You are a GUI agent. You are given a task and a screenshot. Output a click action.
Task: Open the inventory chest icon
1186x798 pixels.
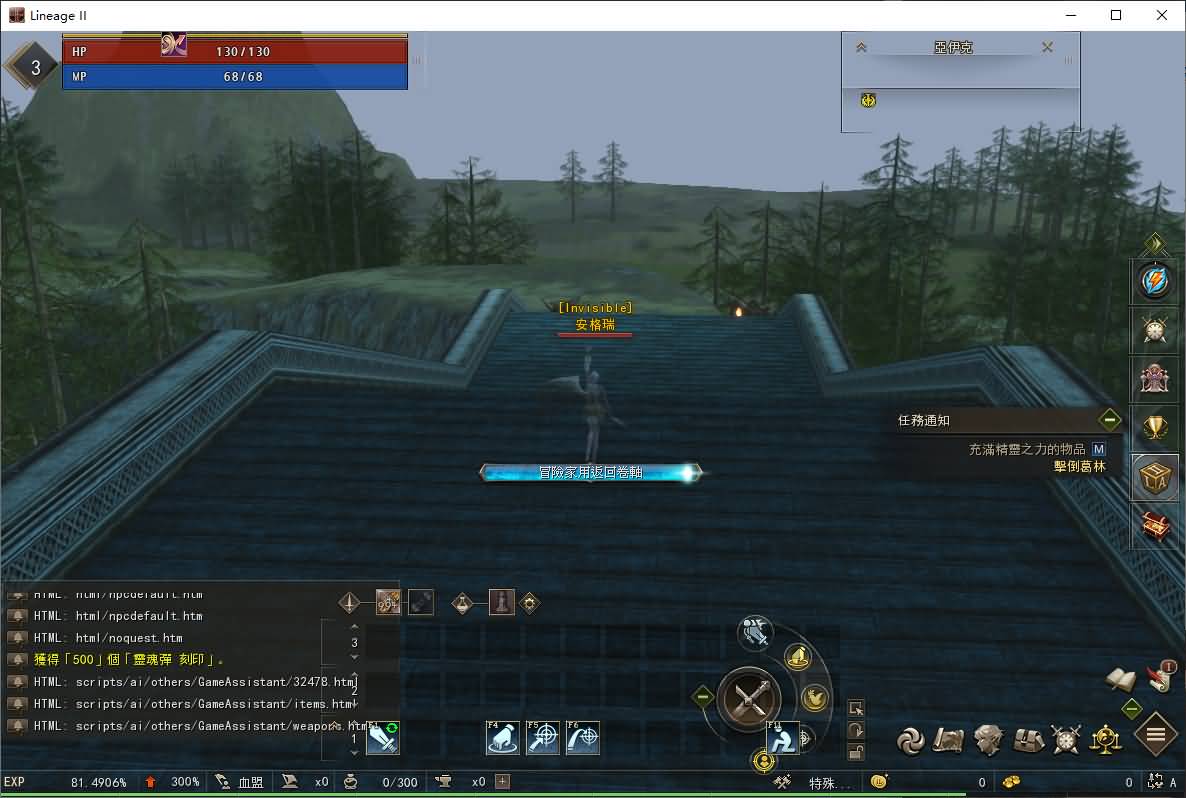(1029, 740)
